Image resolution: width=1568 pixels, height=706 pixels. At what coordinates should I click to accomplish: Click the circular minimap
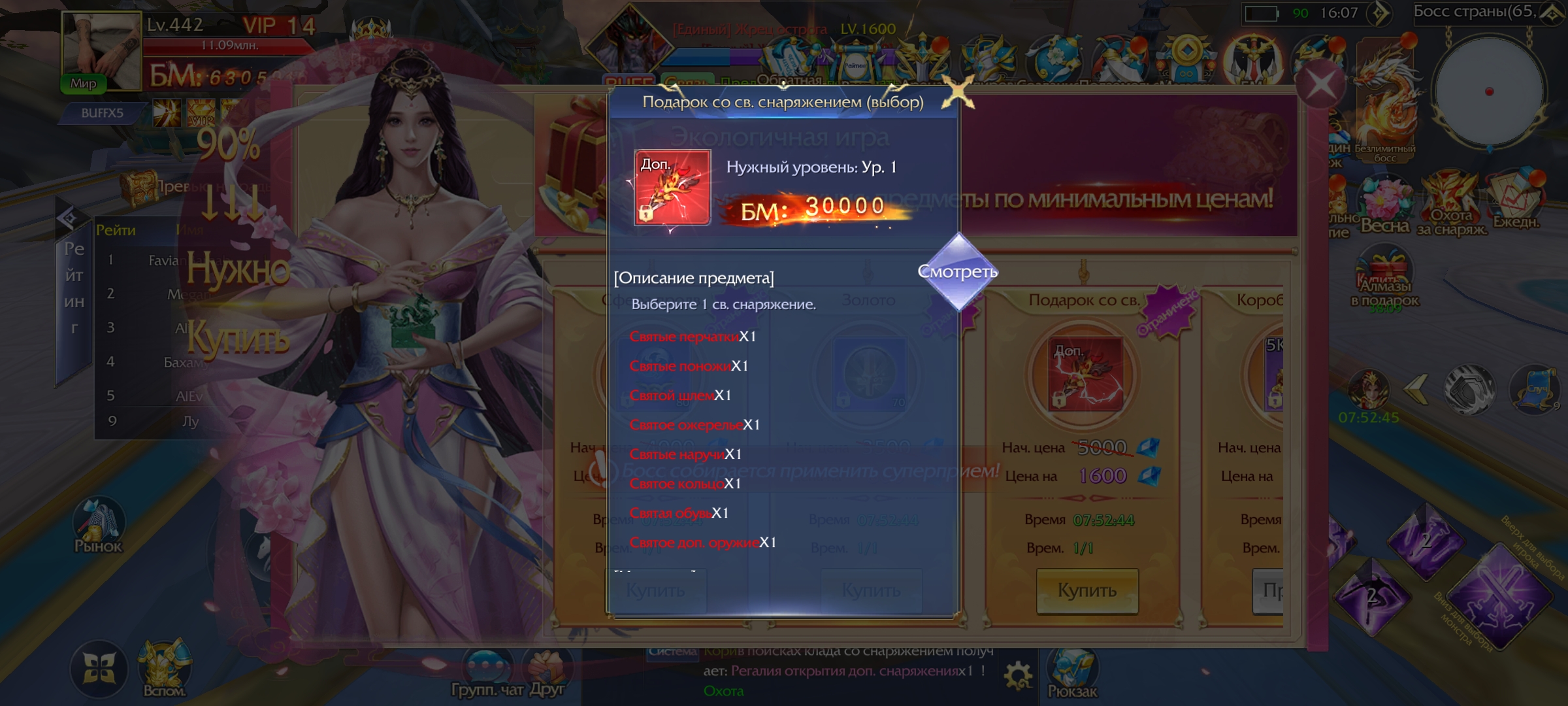pos(1489,92)
